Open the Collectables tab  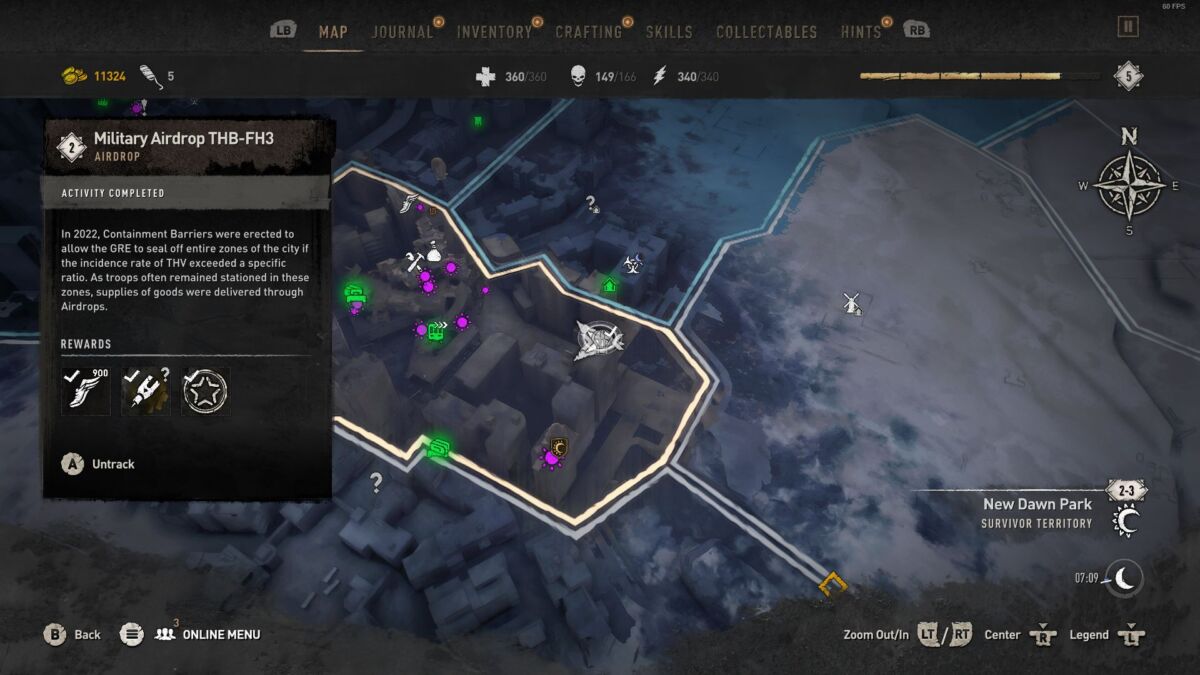point(766,32)
